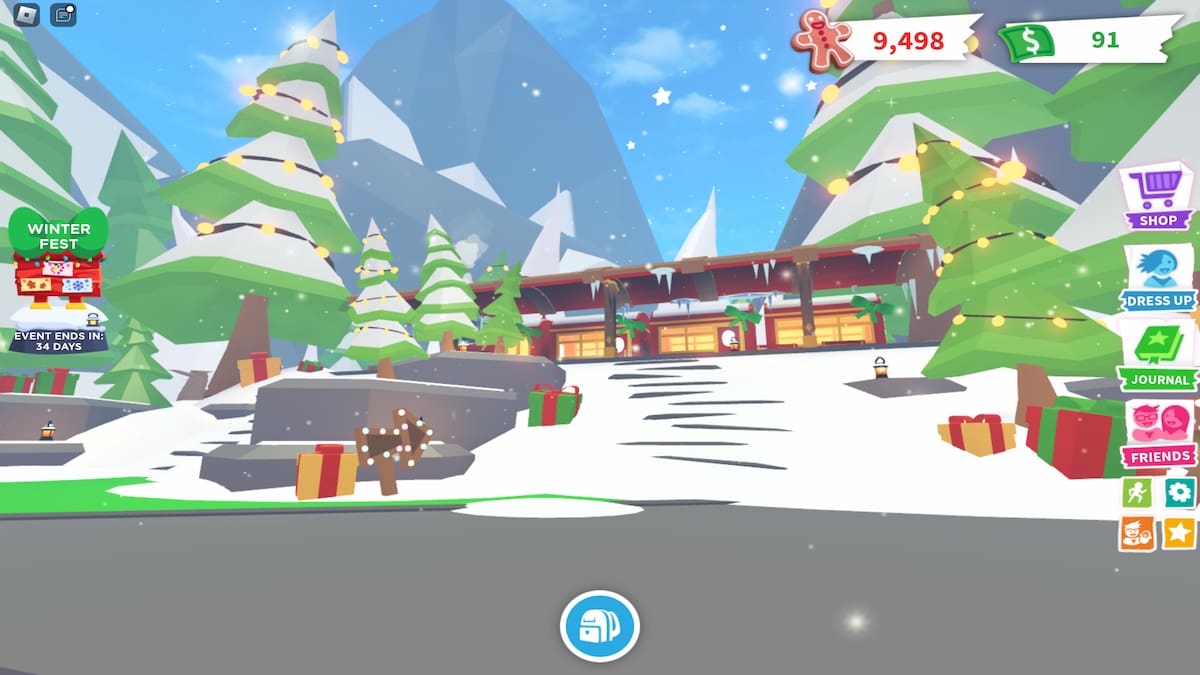Viewport: 1200px width, 675px height.
Task: Click the yellow star icon
Action: tap(1179, 533)
